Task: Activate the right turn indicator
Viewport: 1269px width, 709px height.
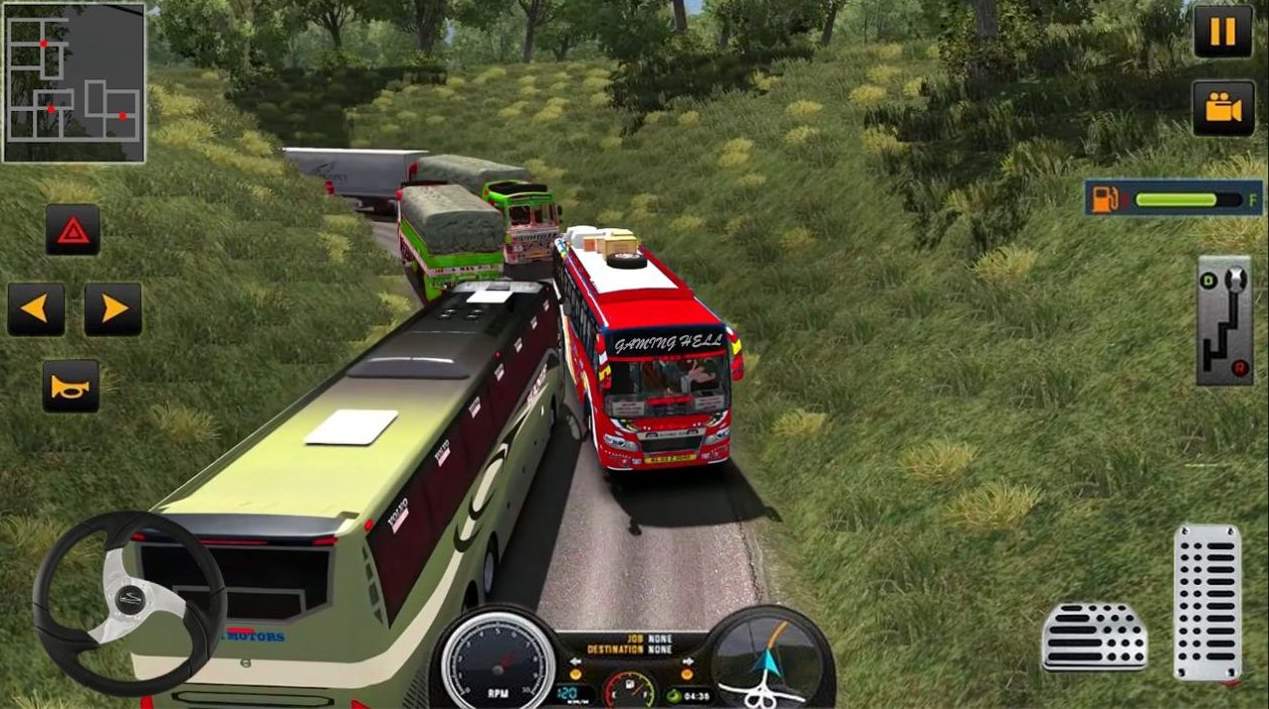Action: coord(112,309)
